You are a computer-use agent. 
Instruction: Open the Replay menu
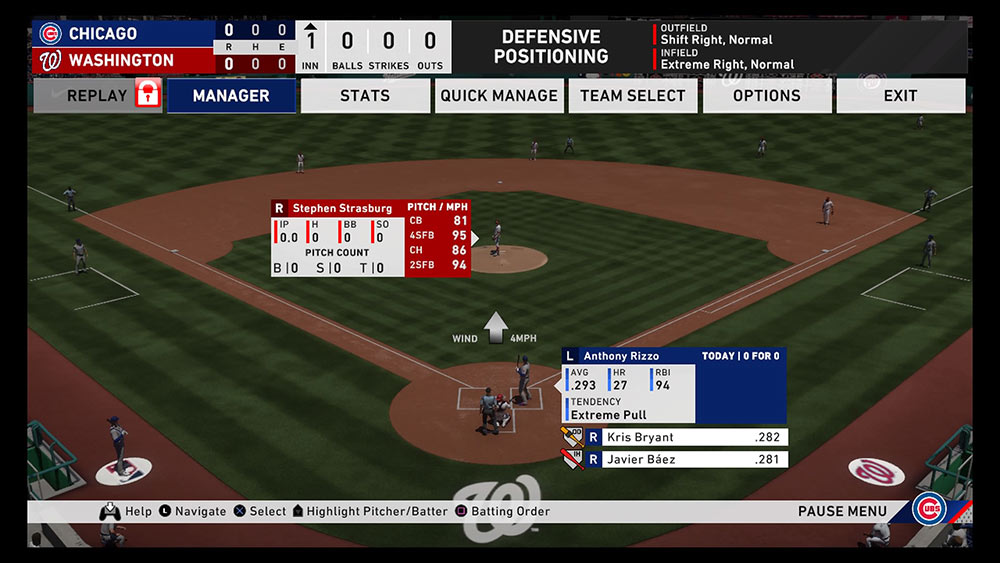pyautogui.click(x=97, y=96)
